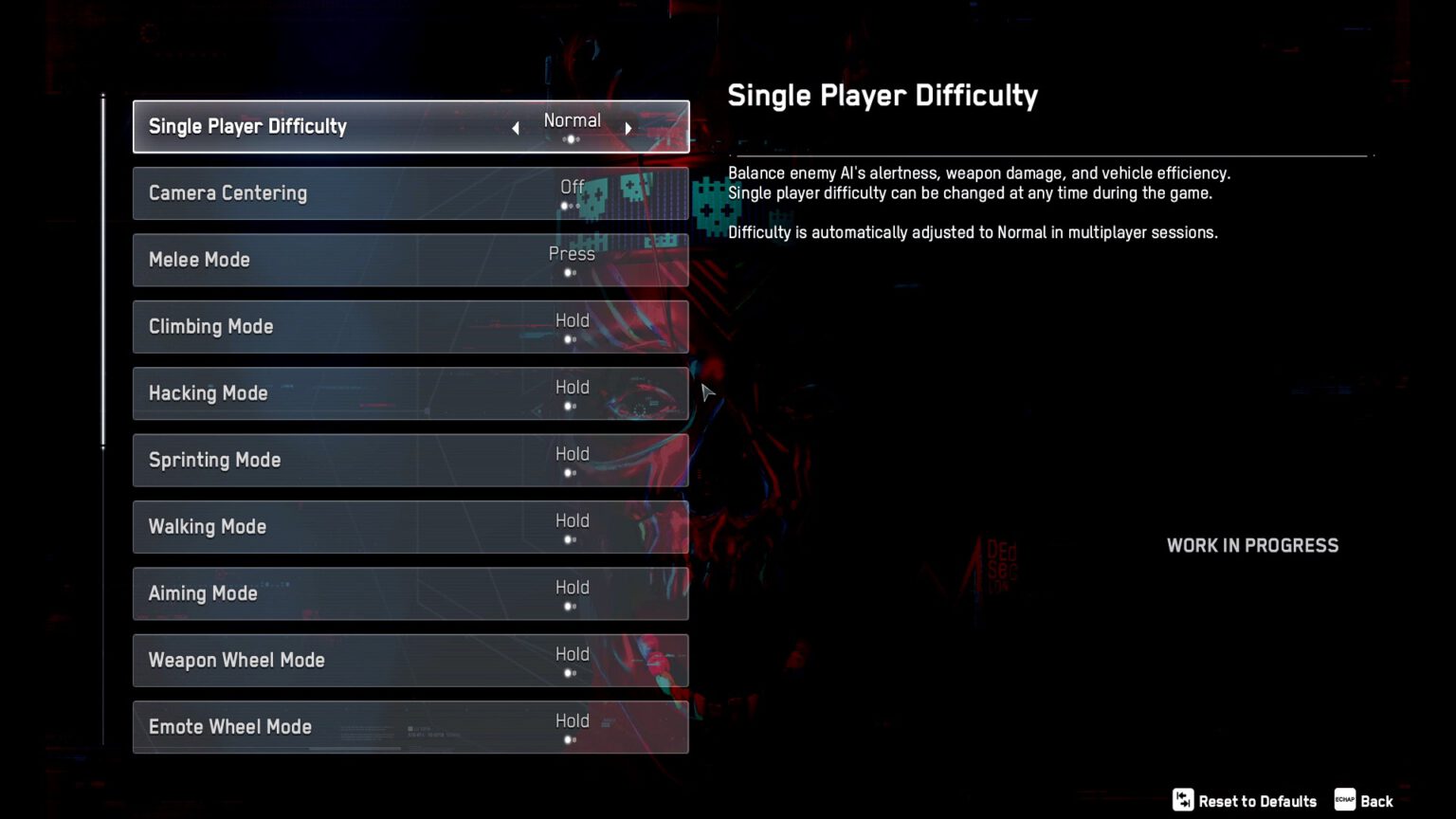Click the key icon beside Reset to Defaults
Screen dimensions: 1456x819
1182,800
